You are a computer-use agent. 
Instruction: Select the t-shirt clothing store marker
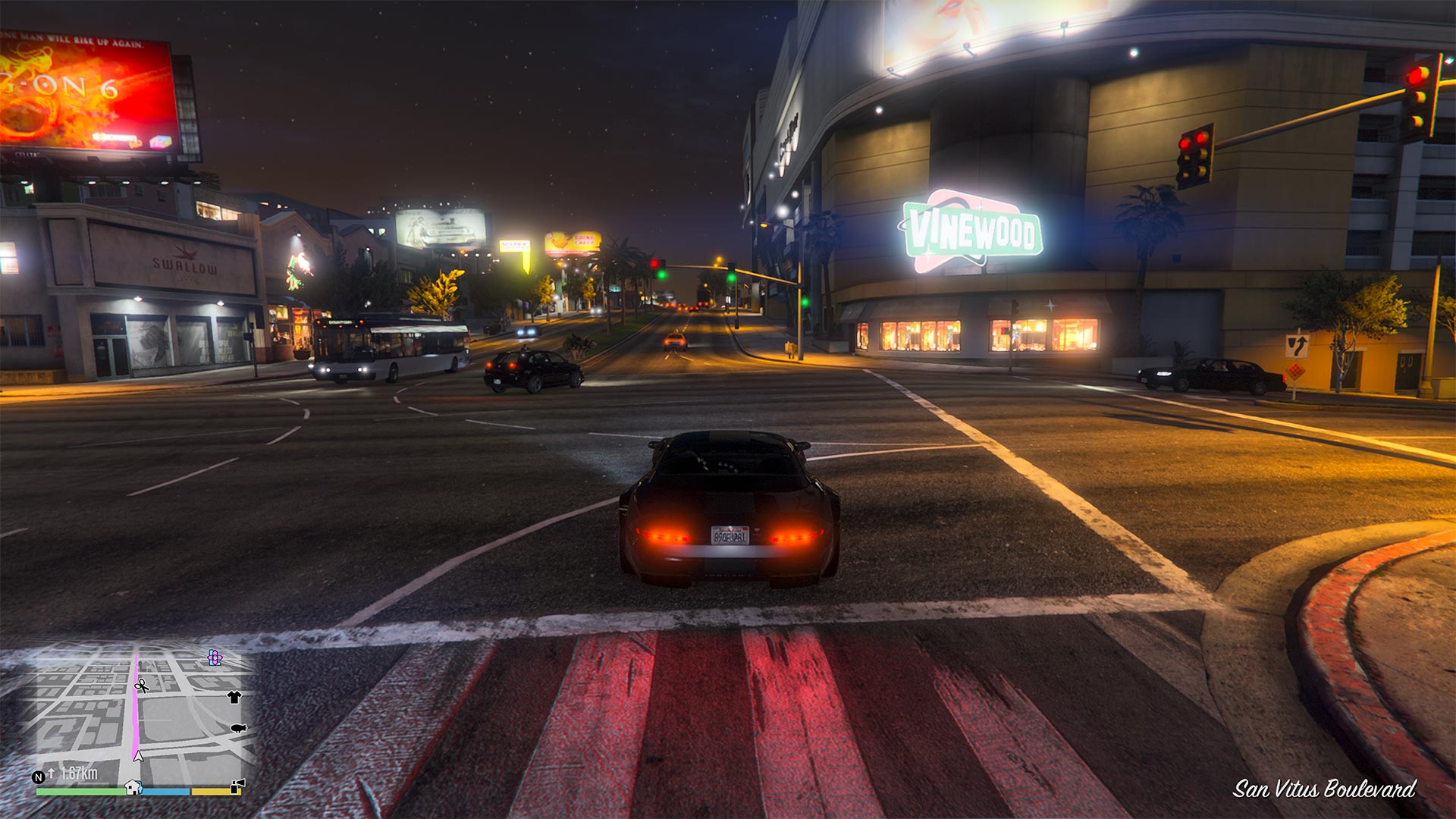[x=234, y=697]
